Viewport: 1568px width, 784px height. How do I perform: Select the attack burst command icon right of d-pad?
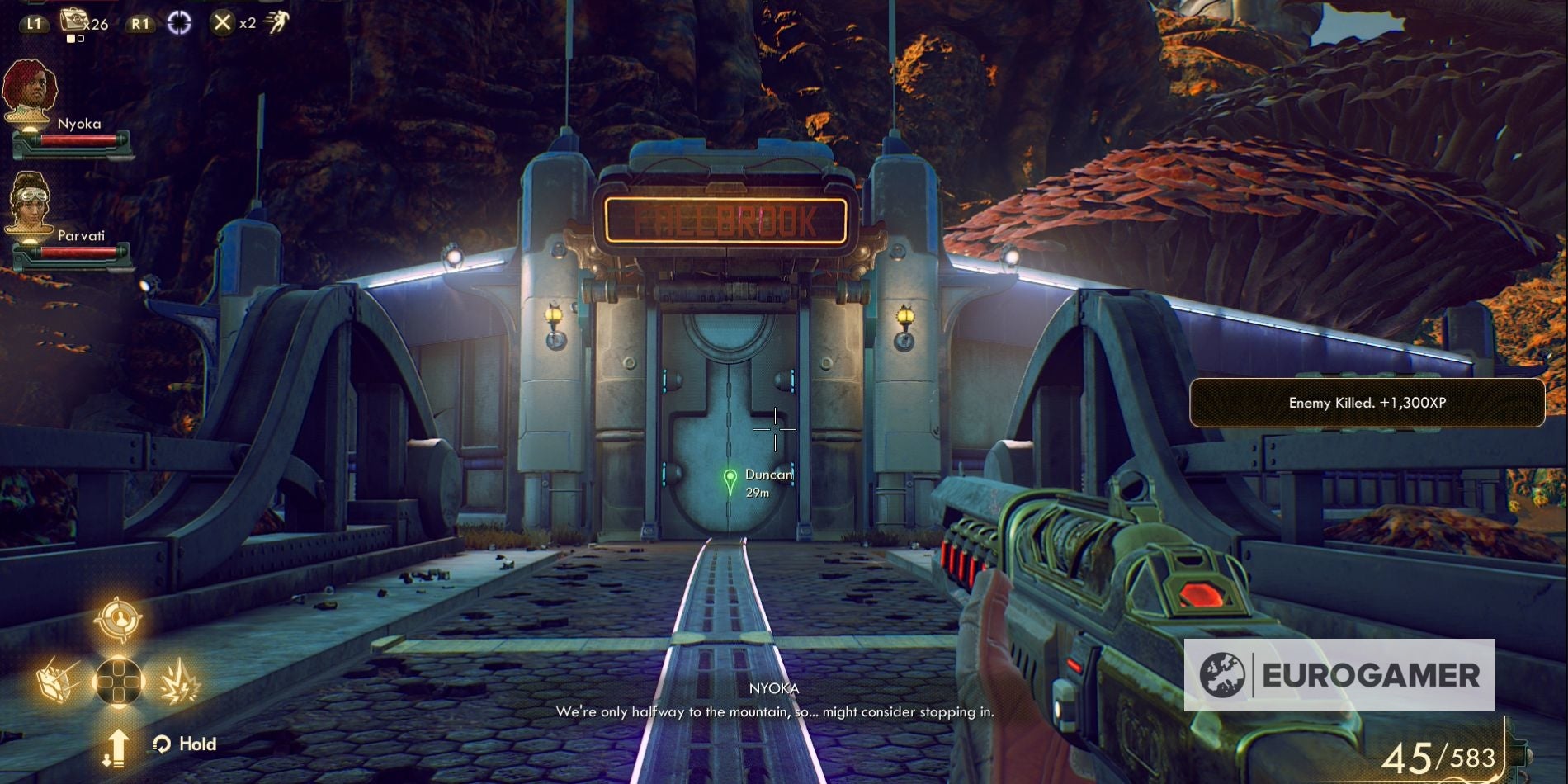pos(180,682)
